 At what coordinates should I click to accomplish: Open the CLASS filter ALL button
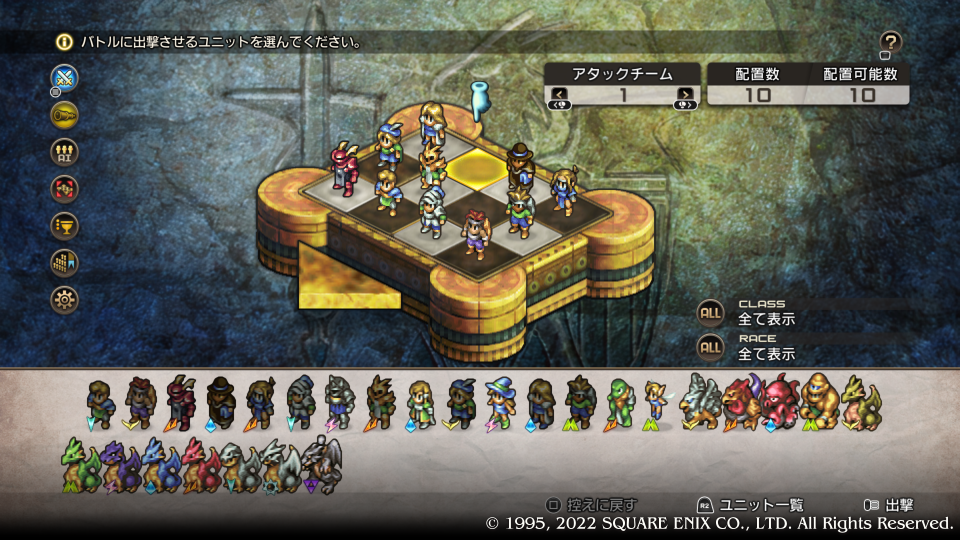(710, 312)
